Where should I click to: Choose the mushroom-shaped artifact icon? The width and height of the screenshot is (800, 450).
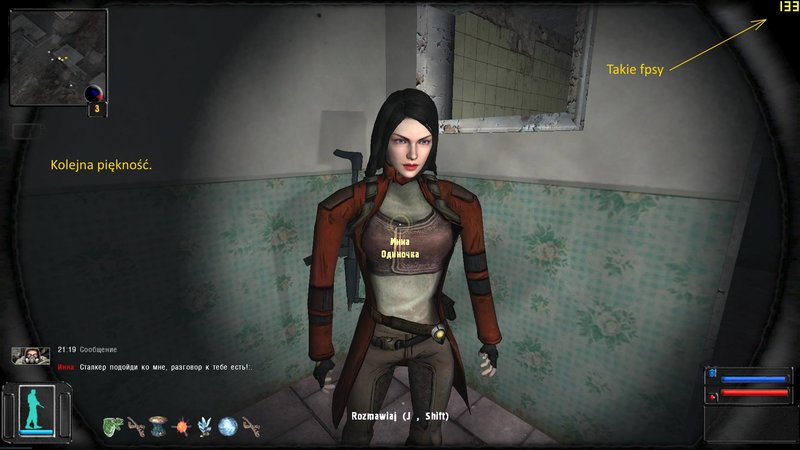(156, 426)
